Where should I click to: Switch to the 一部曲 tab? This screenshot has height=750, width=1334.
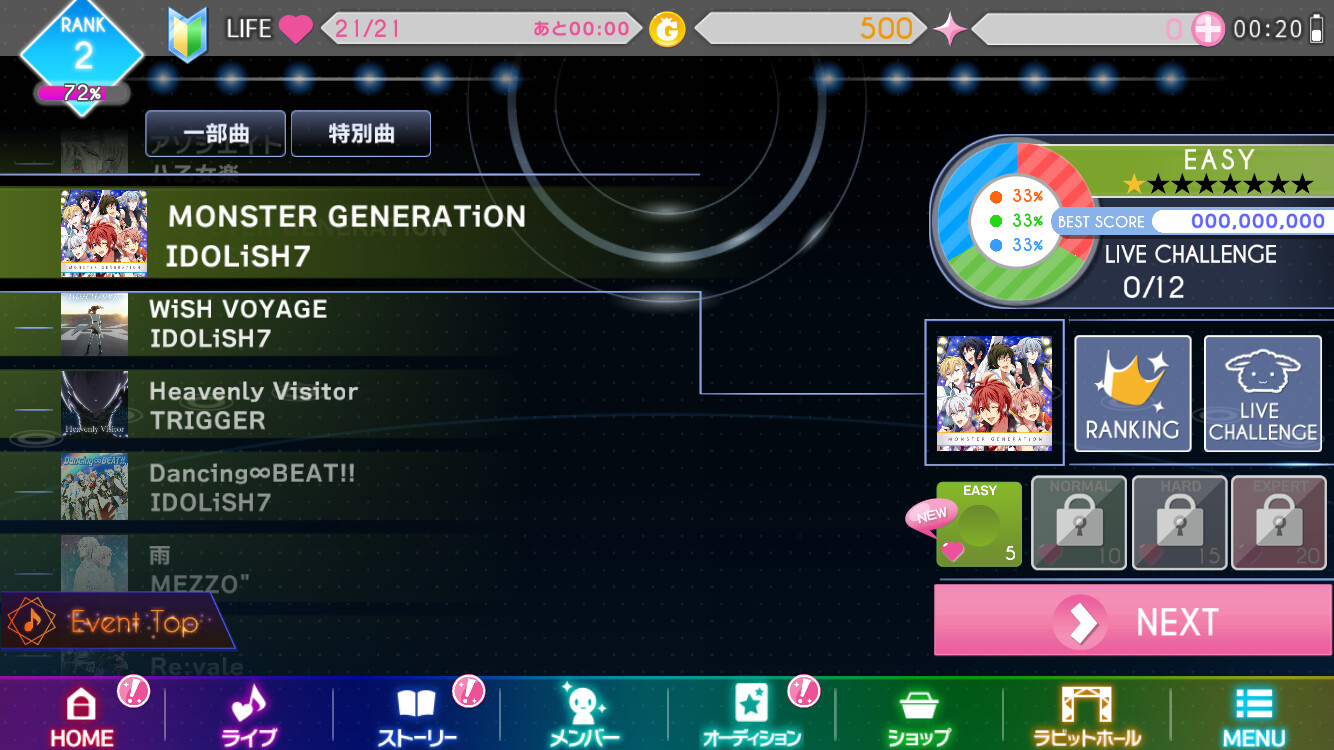click(x=214, y=133)
